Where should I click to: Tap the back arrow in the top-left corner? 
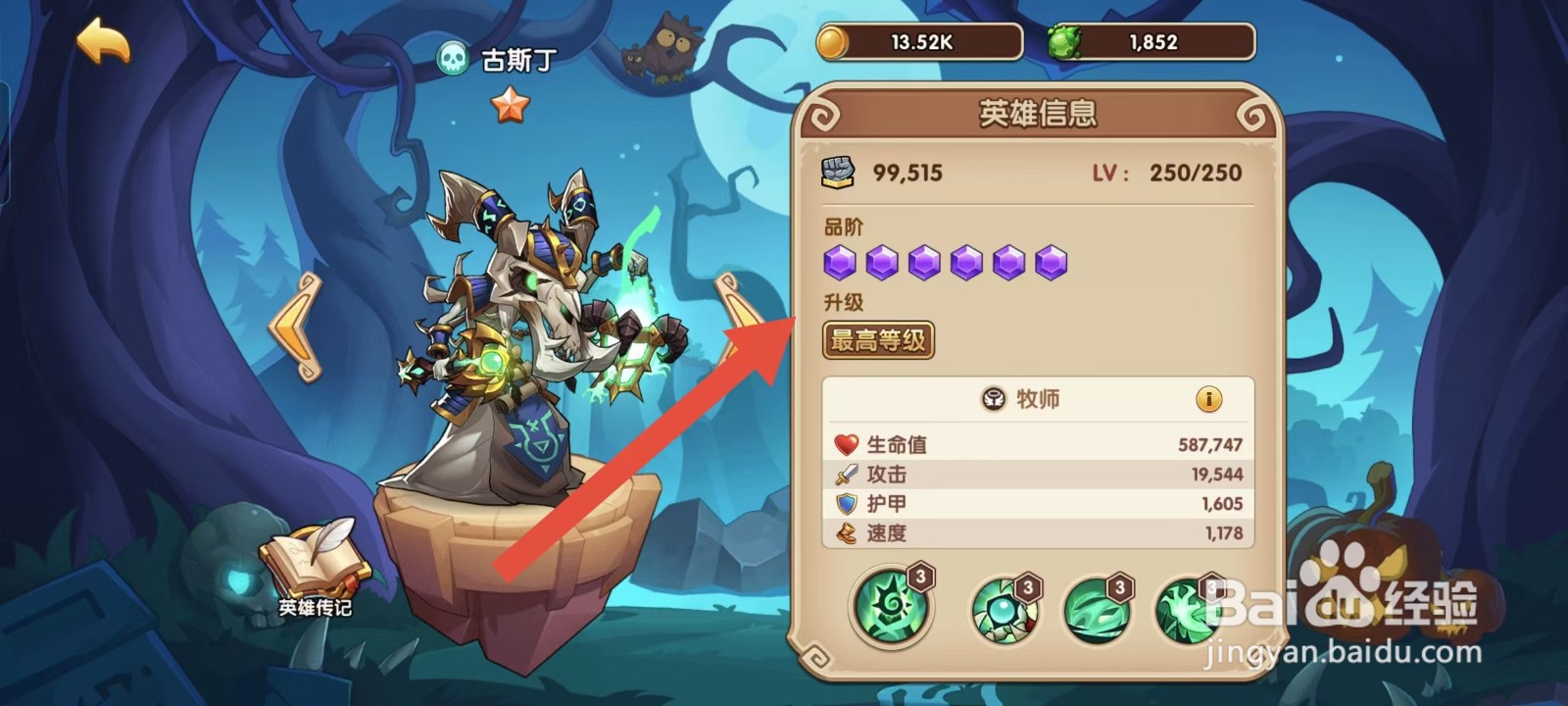point(106,43)
